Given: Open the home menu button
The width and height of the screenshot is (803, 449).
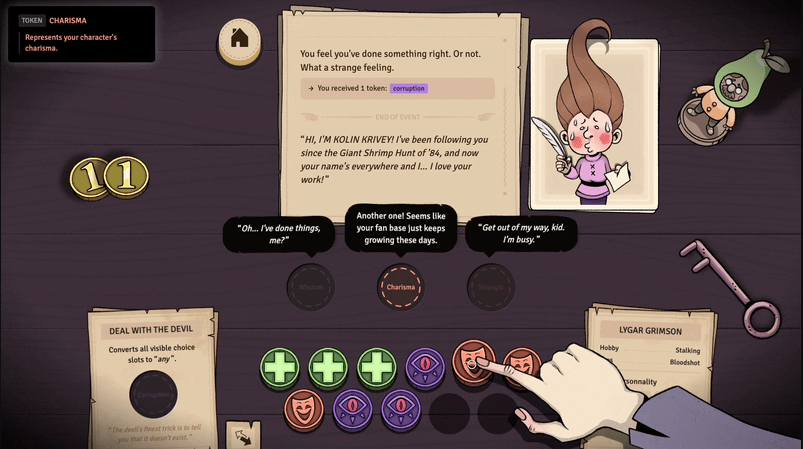Looking at the screenshot, I should click(x=240, y=40).
